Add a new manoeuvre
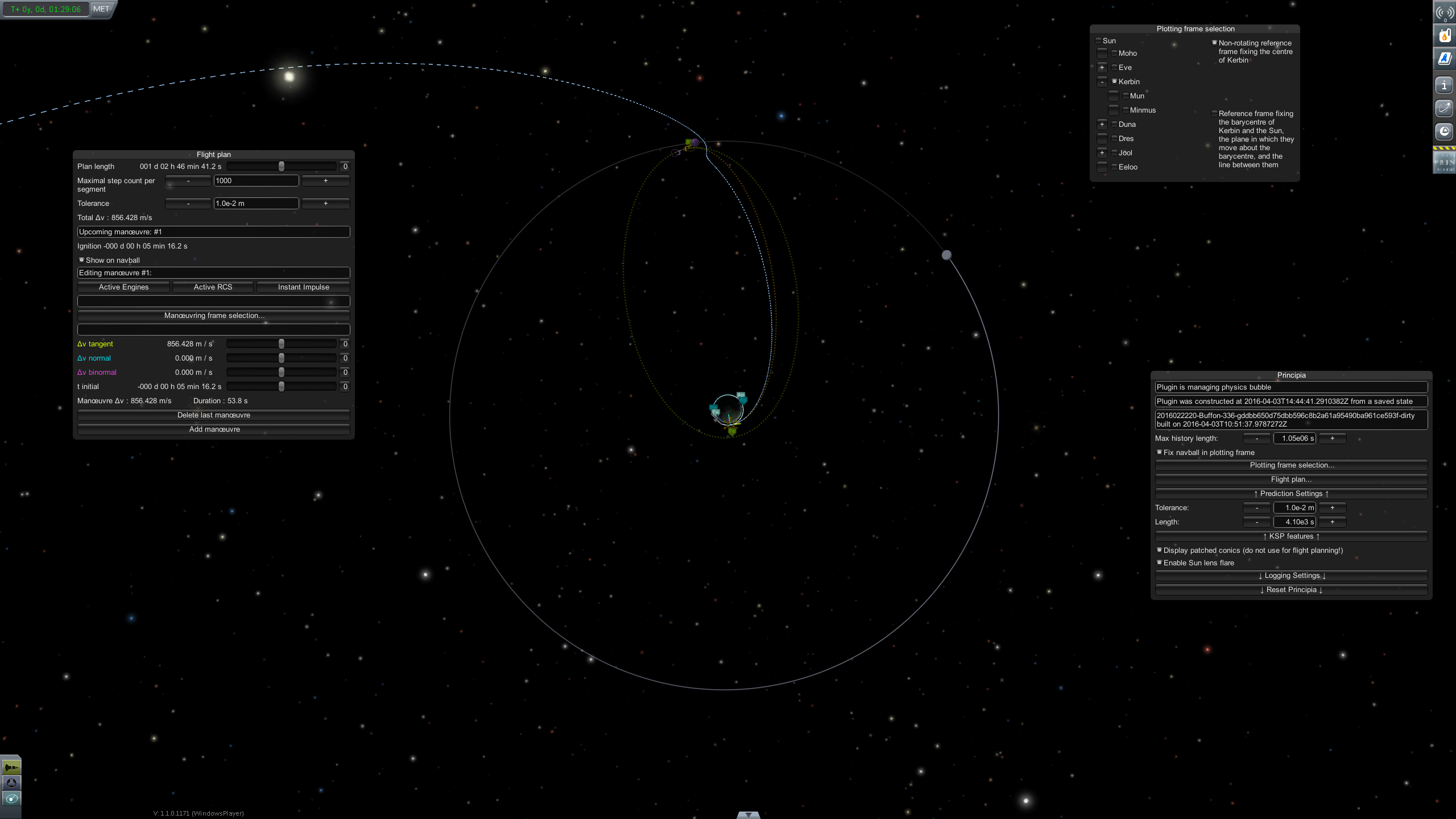Viewport: 1456px width, 819px height. pos(214,429)
